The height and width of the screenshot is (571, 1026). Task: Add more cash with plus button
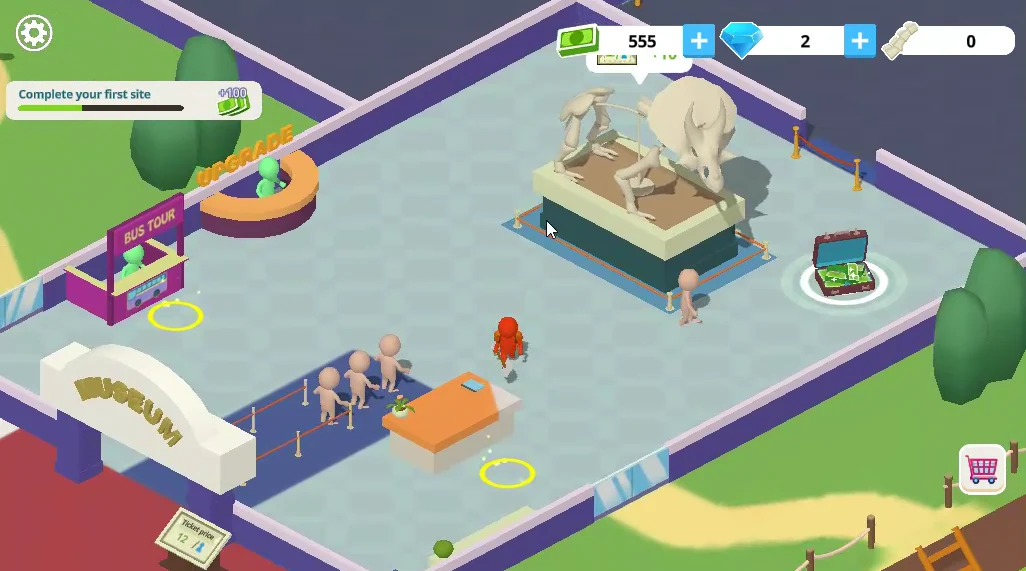698,41
